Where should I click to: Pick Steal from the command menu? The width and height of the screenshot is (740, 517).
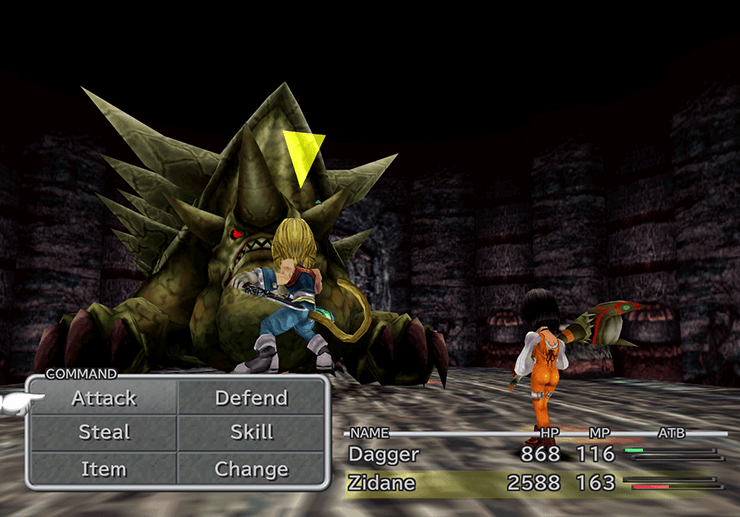tap(104, 433)
